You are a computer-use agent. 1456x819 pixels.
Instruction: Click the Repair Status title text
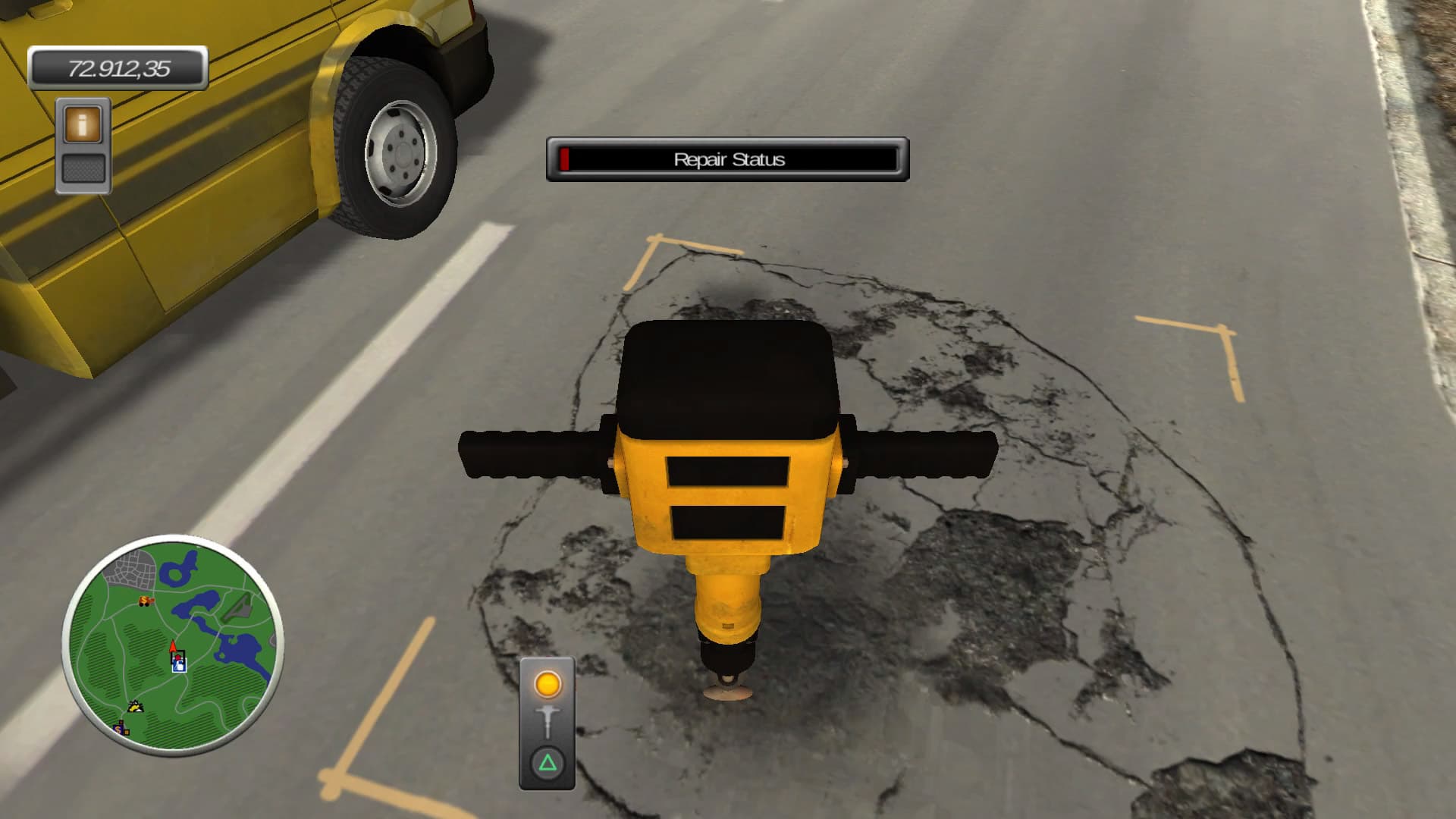tap(730, 160)
